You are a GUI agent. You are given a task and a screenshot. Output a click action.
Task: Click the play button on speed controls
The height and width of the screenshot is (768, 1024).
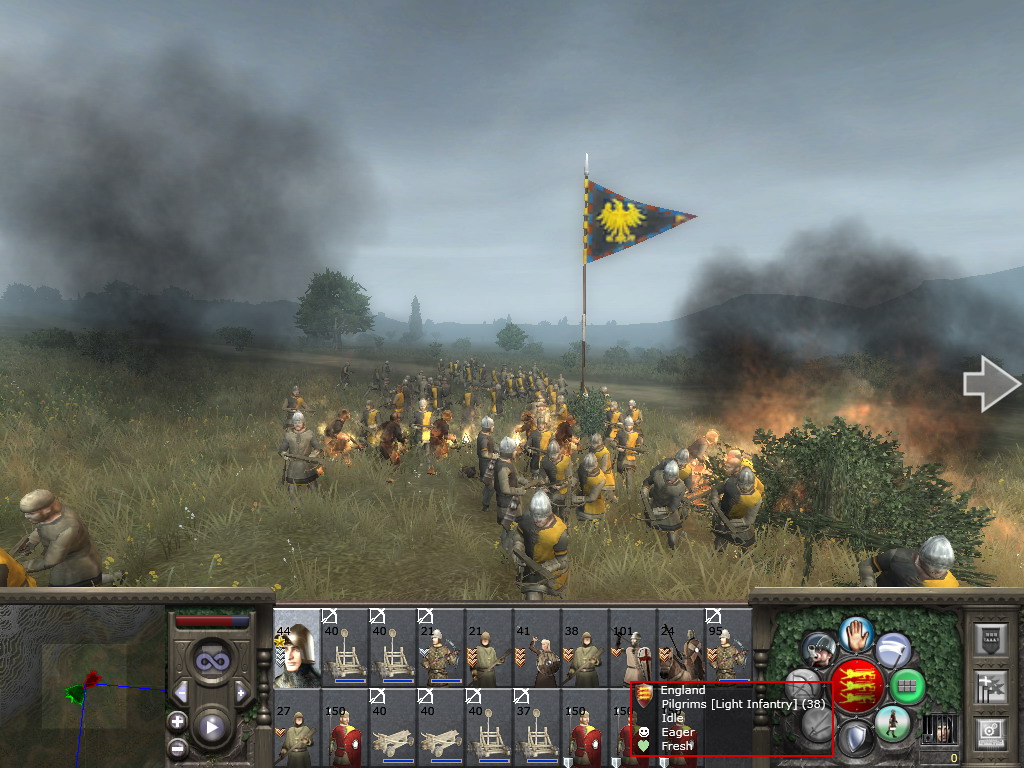click(x=211, y=727)
